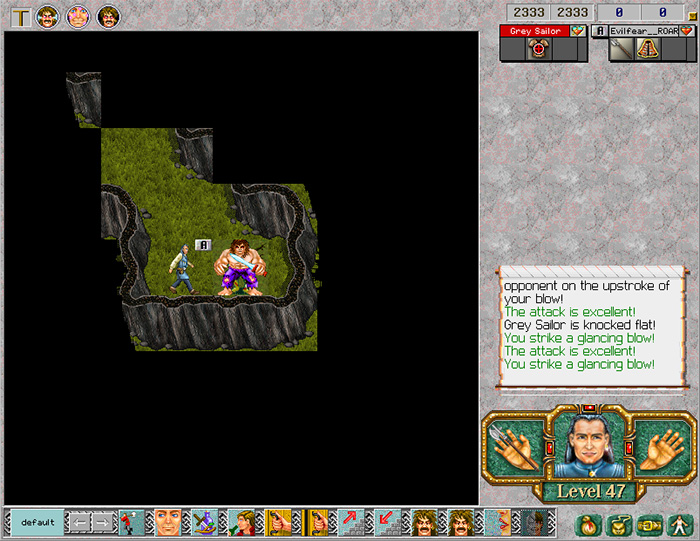The height and width of the screenshot is (541, 700).
Task: Click the Grey Sailor name bar
Action: 534,31
